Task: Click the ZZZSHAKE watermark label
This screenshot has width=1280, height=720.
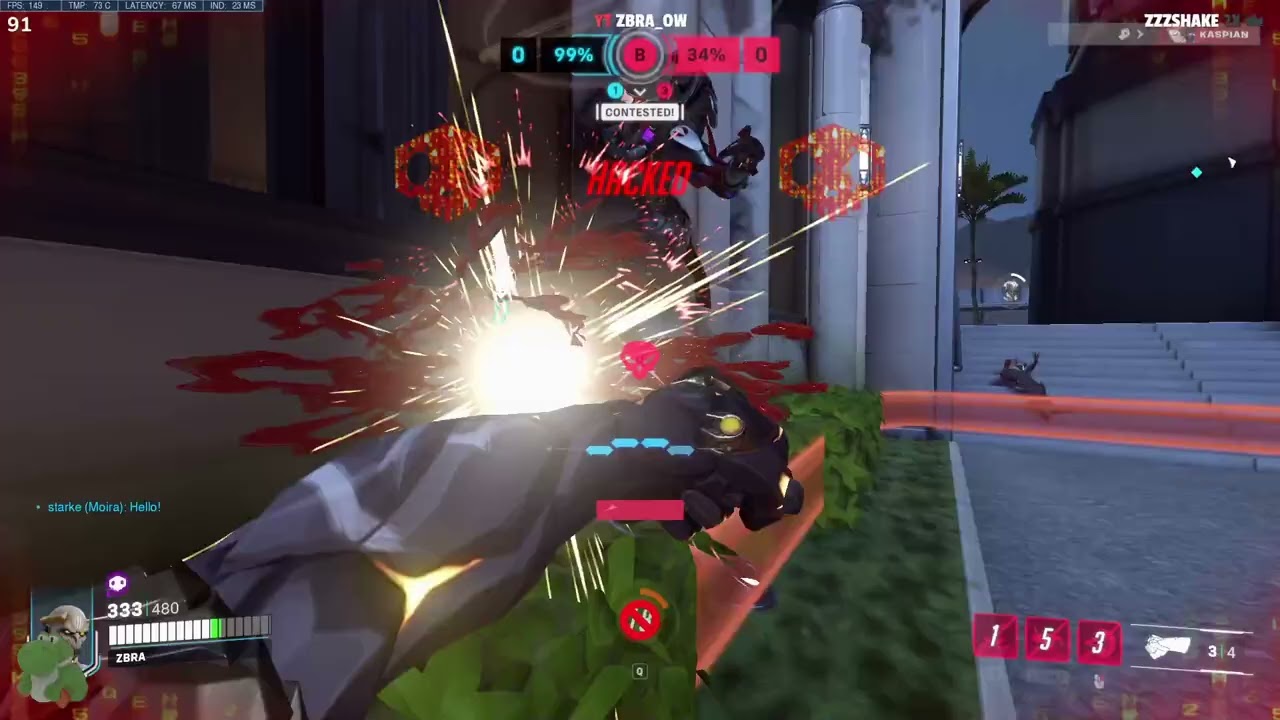Action: pyautogui.click(x=1180, y=20)
